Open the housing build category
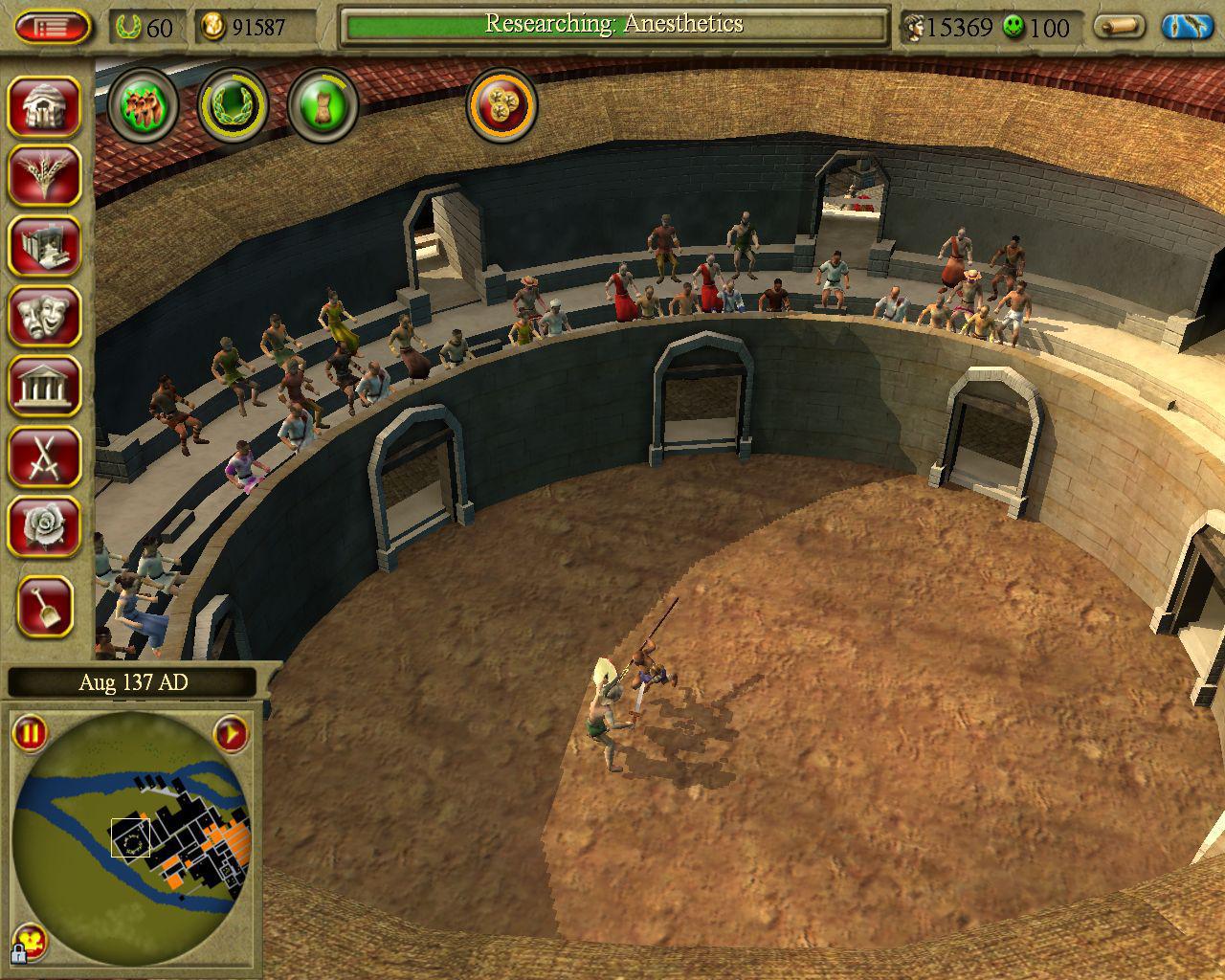Screen dimensions: 1225x980 click(x=45, y=105)
